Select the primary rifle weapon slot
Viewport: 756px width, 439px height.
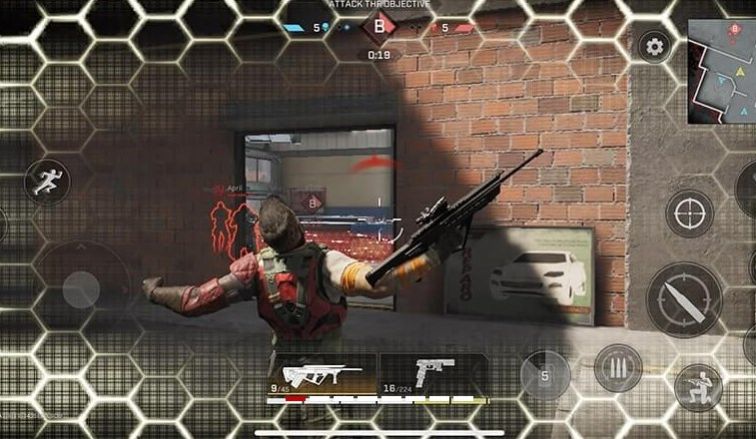point(322,376)
